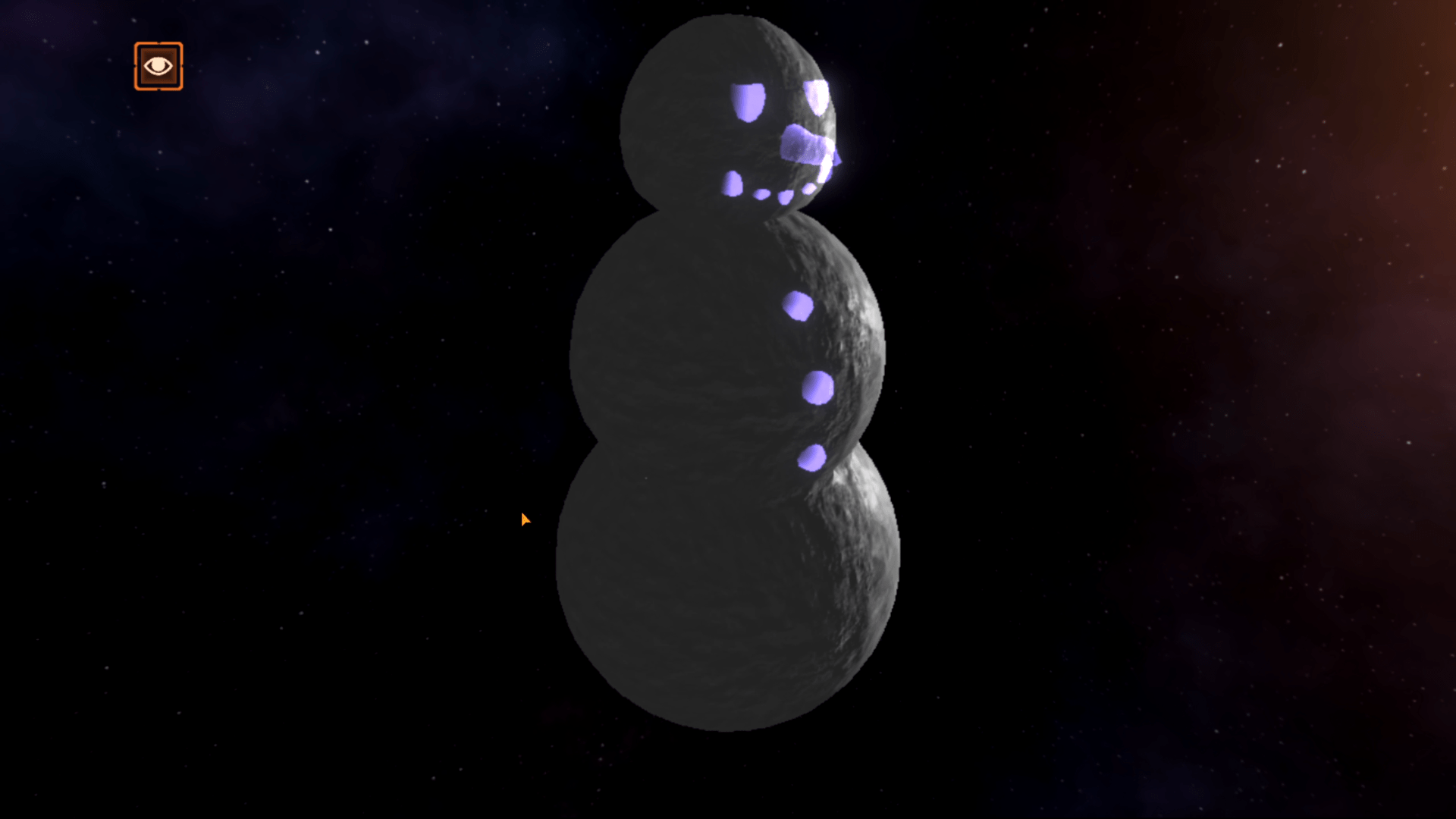Click the snowman's right glowing eye
The height and width of the screenshot is (819, 1456).
pos(816,98)
